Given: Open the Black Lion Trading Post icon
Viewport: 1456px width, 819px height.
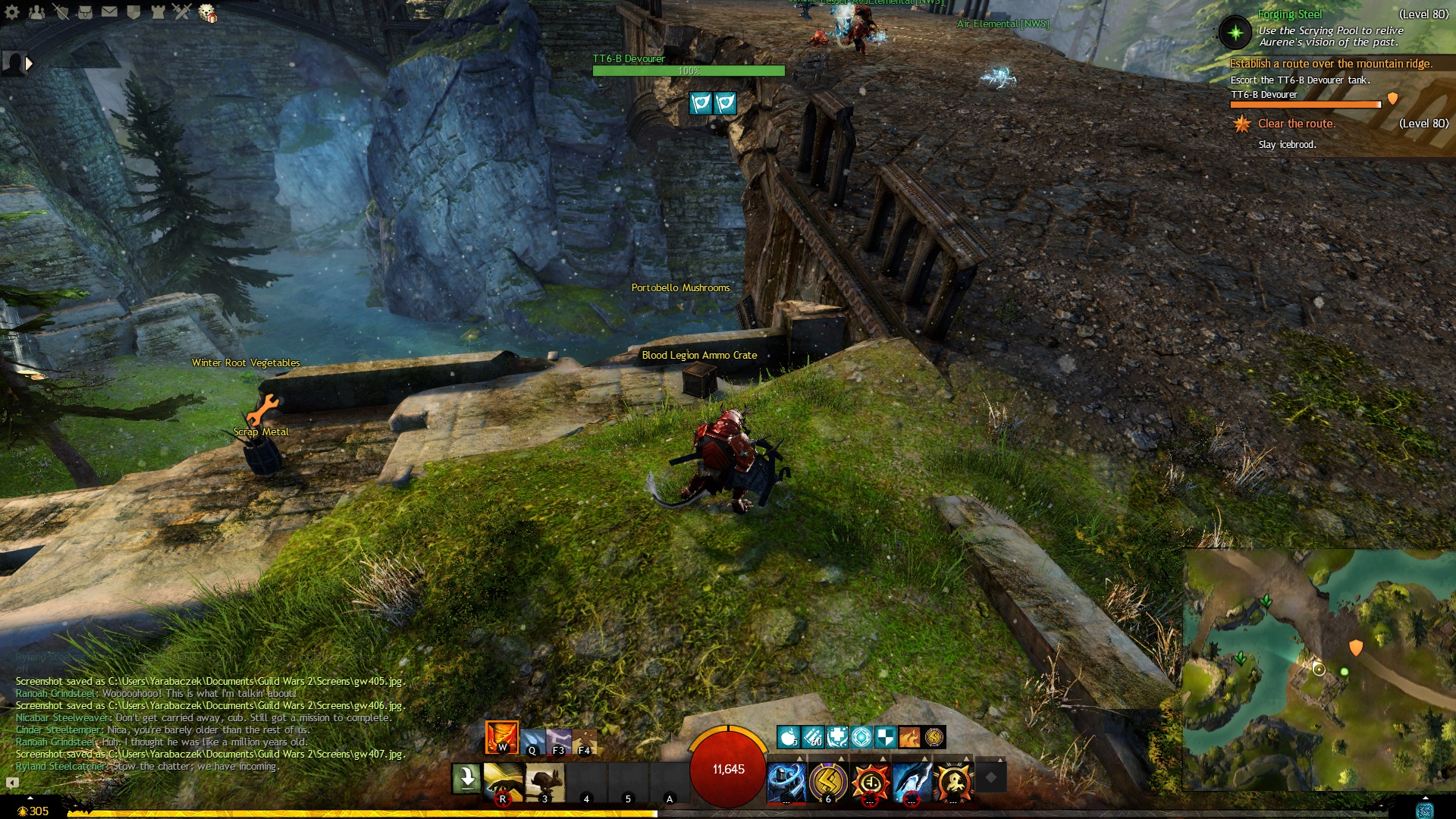Looking at the screenshot, I should (x=207, y=13).
